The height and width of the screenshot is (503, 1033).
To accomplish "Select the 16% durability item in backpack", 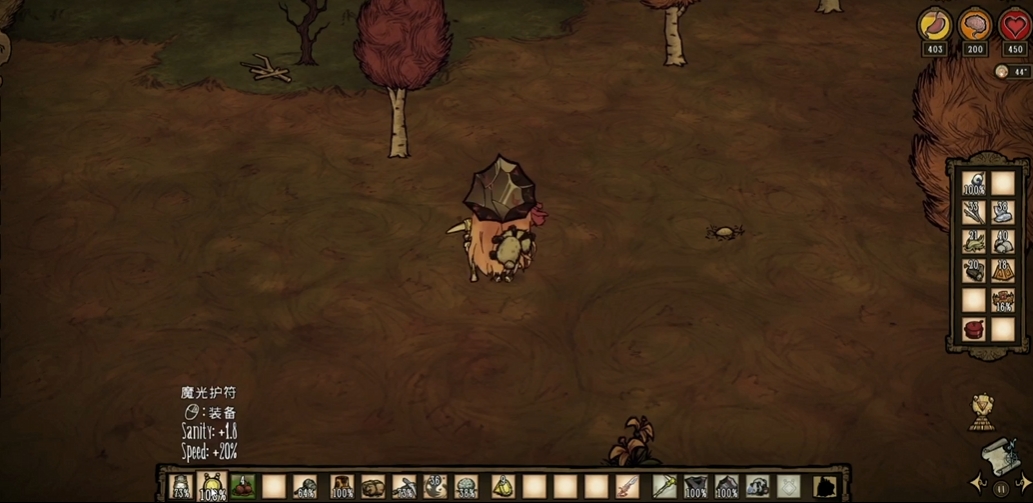I will pos(1002,300).
